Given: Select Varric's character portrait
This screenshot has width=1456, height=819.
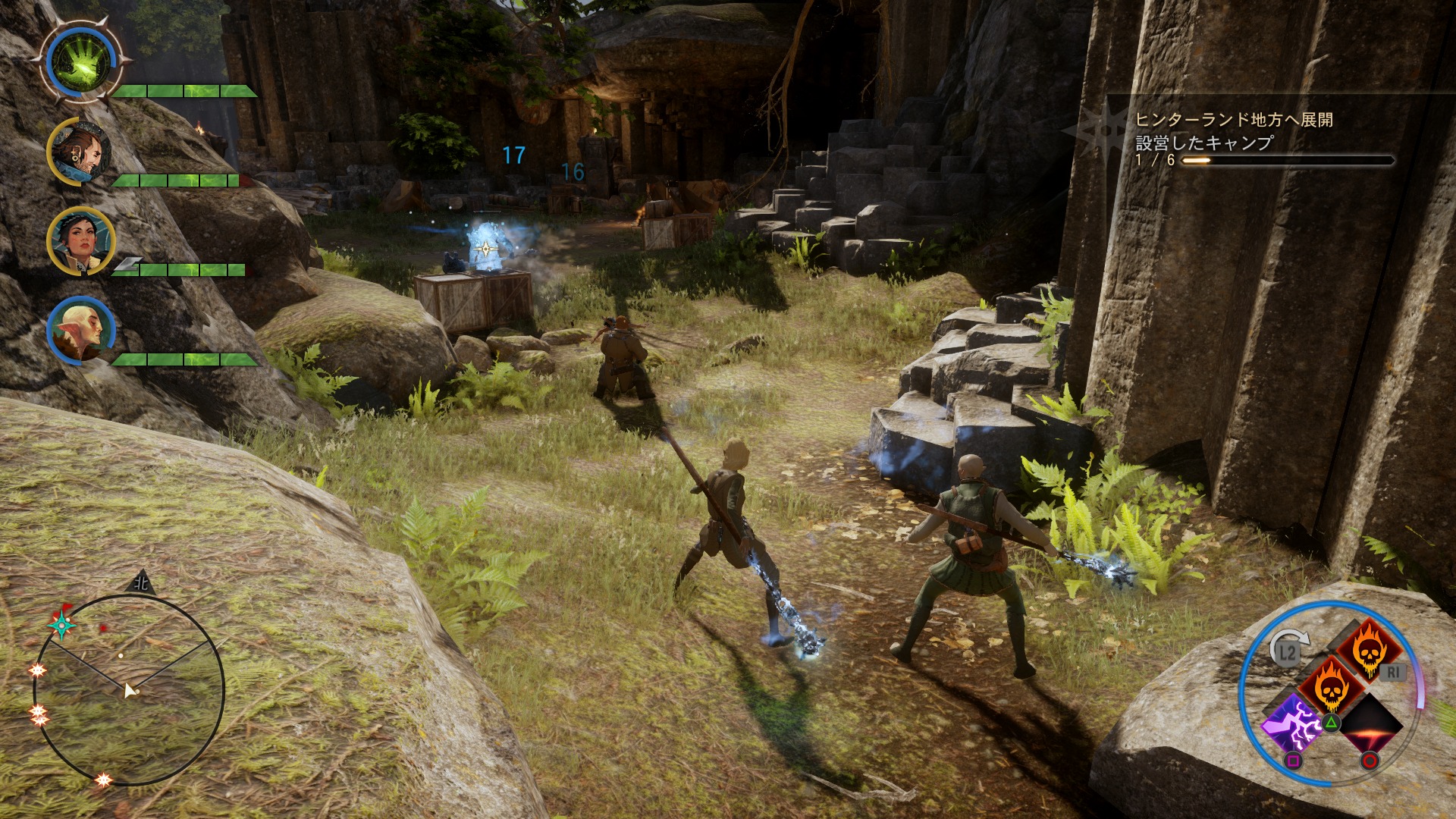Looking at the screenshot, I should (x=81, y=152).
